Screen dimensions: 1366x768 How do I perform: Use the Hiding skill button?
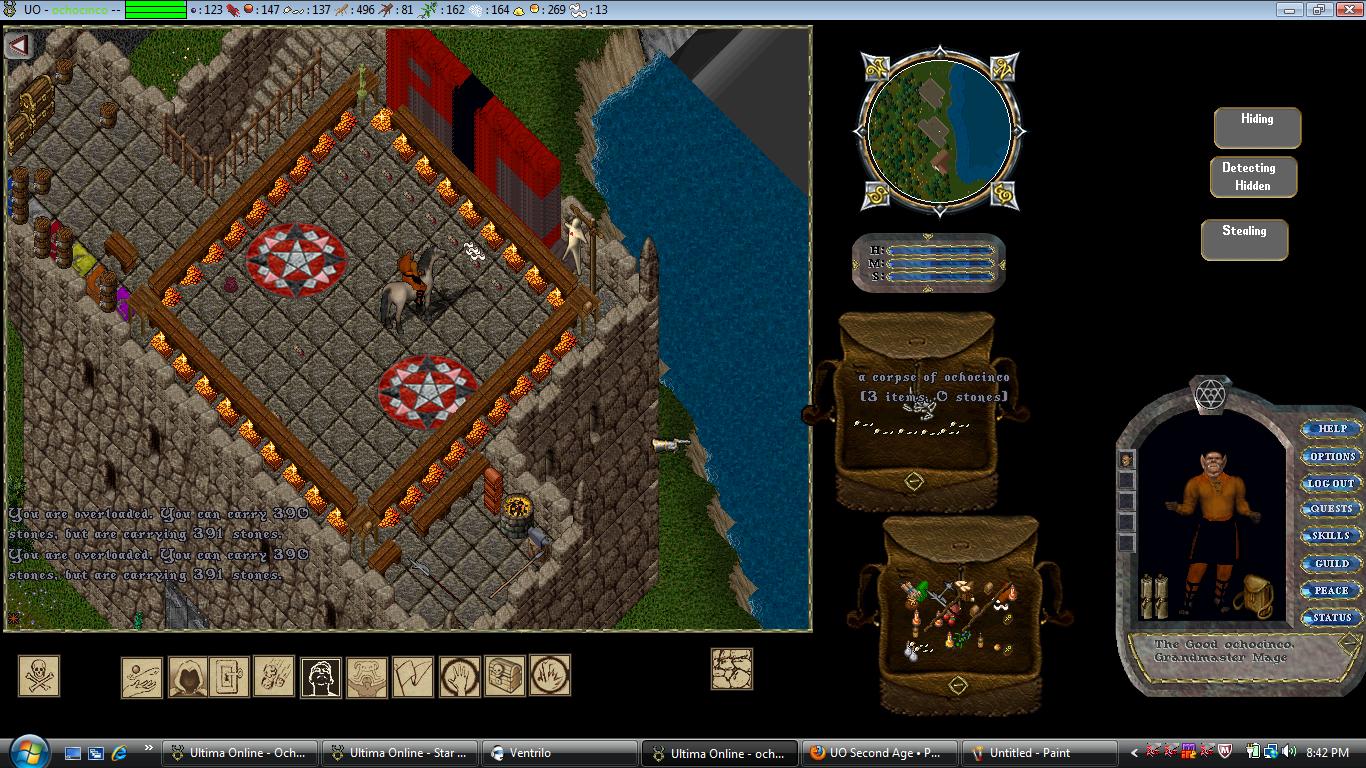[1257, 127]
